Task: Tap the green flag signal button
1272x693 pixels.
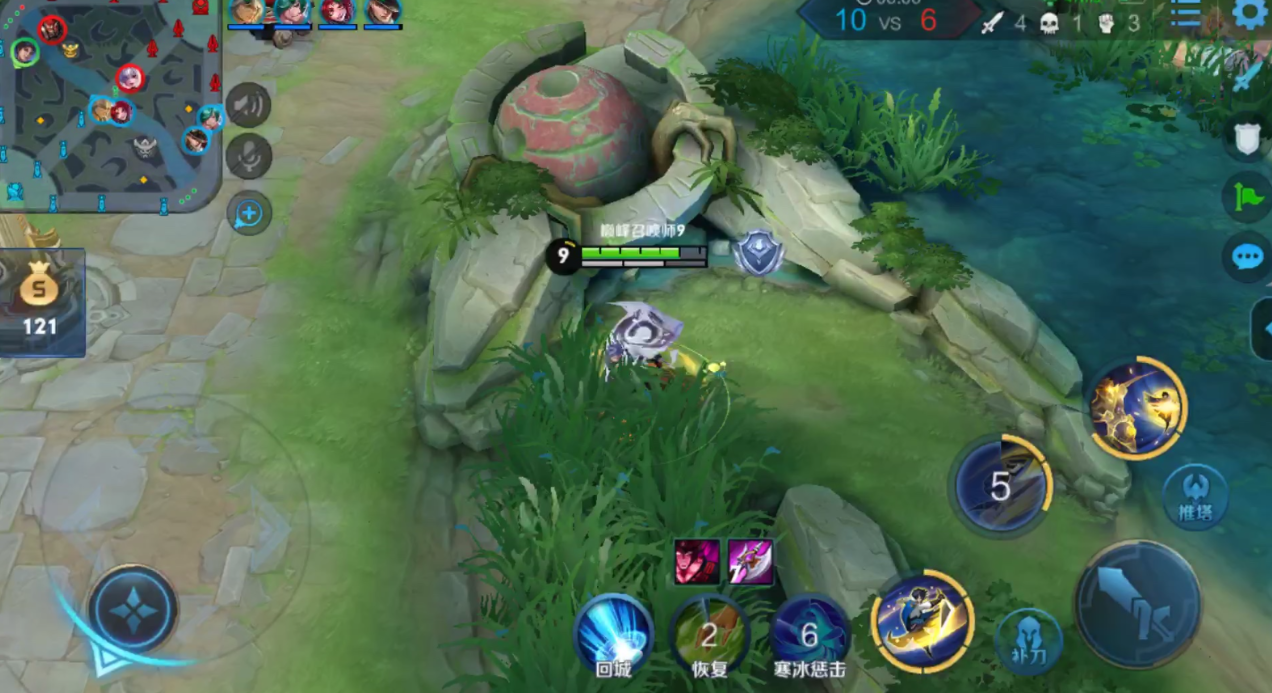Action: [x=1247, y=197]
